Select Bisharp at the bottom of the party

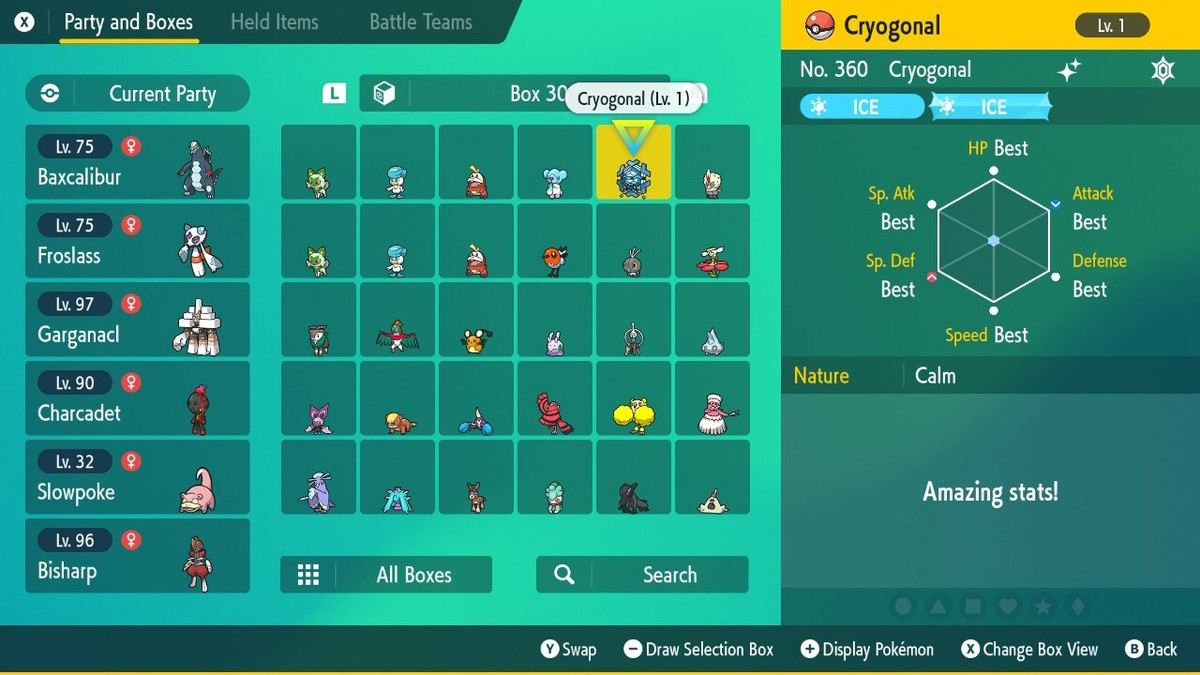pos(137,556)
